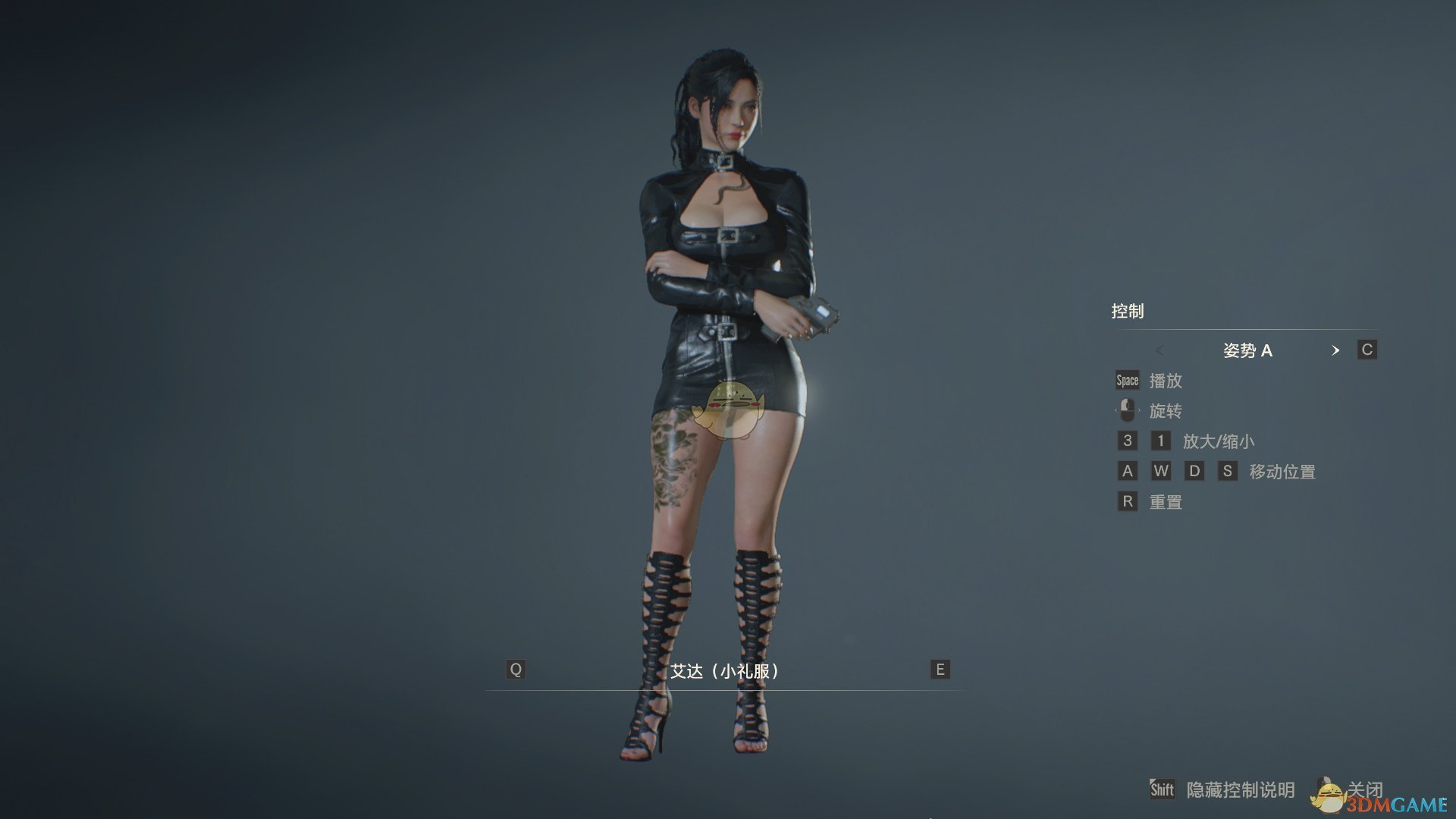Click the "Q" badge near the character name

pos(516,670)
